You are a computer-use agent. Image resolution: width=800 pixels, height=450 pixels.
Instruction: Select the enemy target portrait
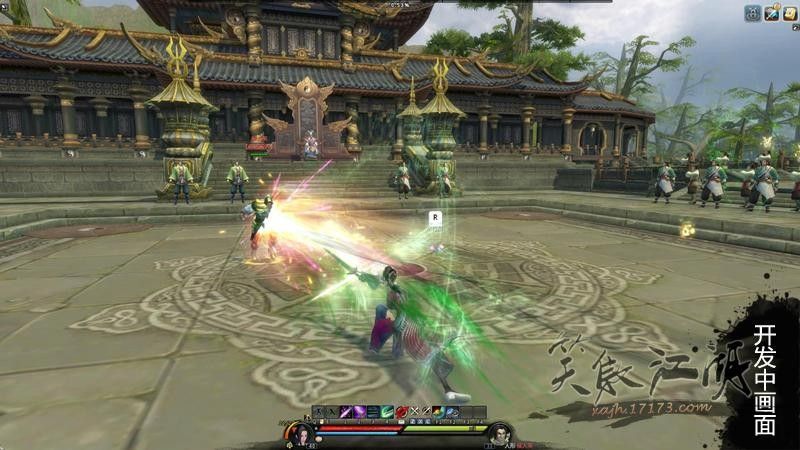[500, 433]
